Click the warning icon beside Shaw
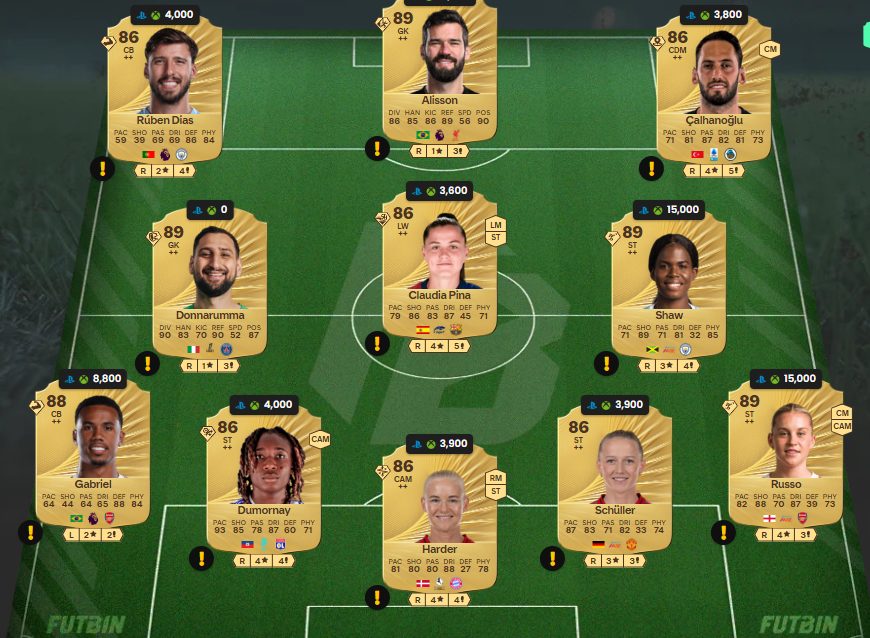Image resolution: width=870 pixels, height=638 pixels. (606, 363)
